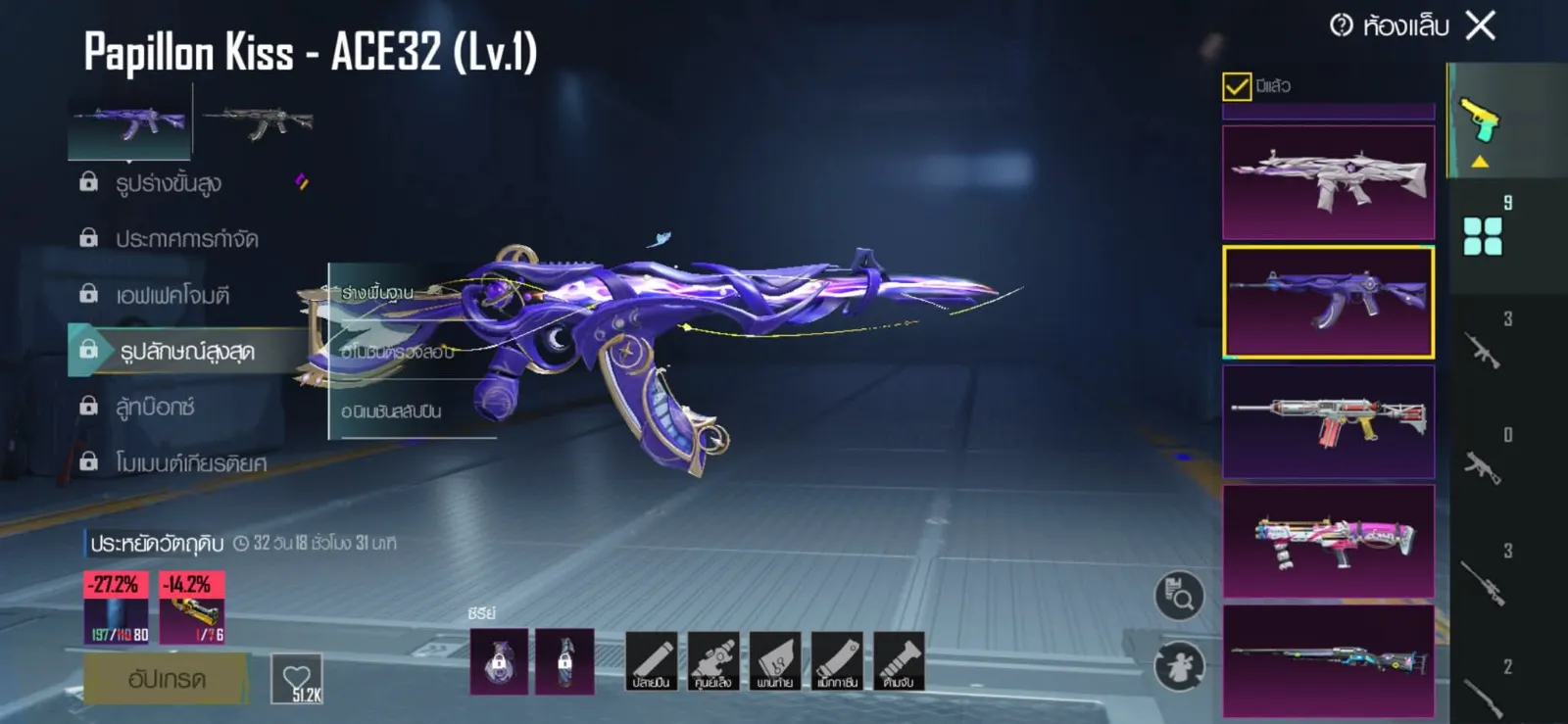
Task: Toggle the owned-skins checkbox
Action: pyautogui.click(x=1237, y=87)
